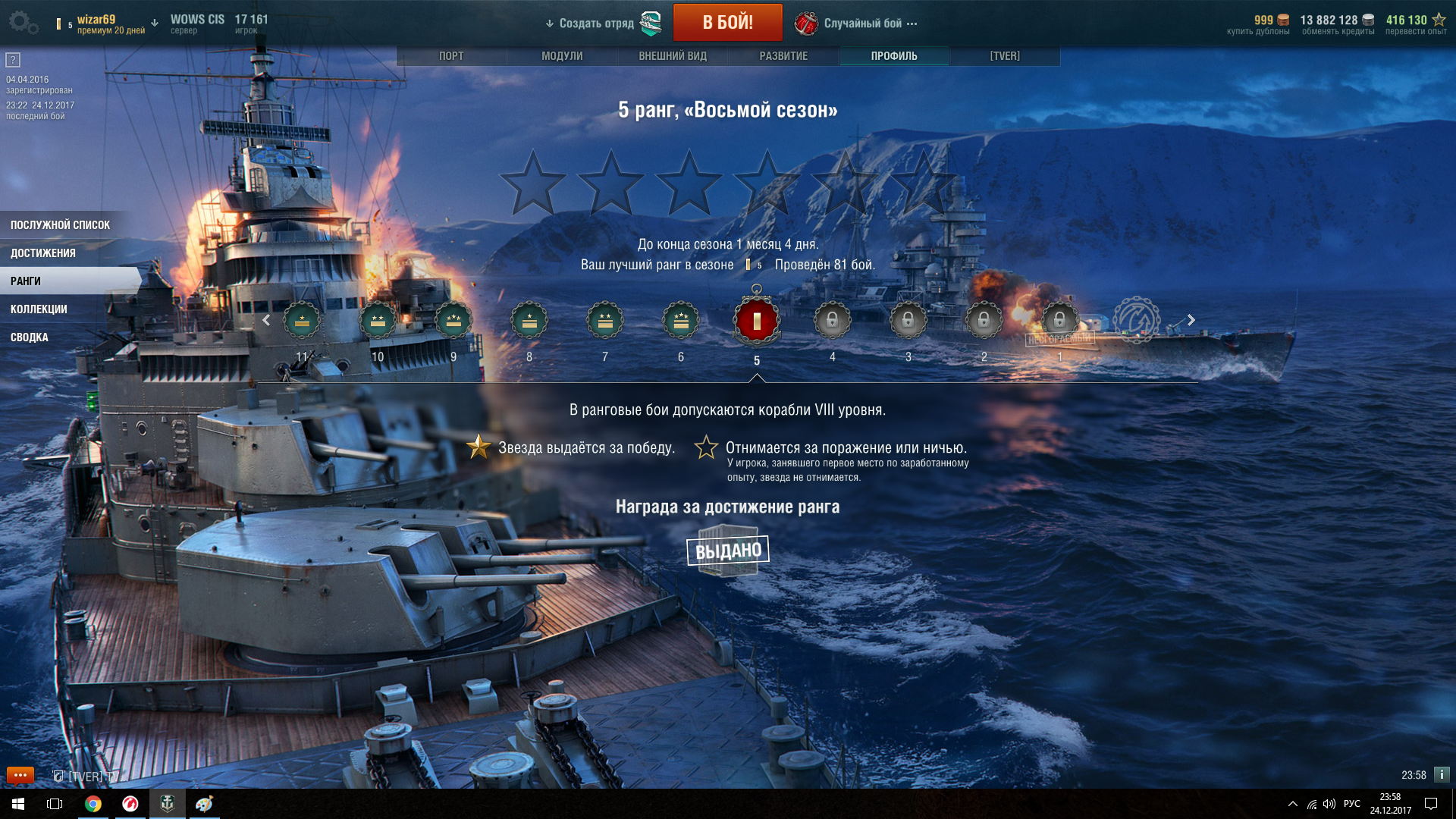1456x819 pixels.
Task: Choose the rank 8 badge
Action: [529, 322]
